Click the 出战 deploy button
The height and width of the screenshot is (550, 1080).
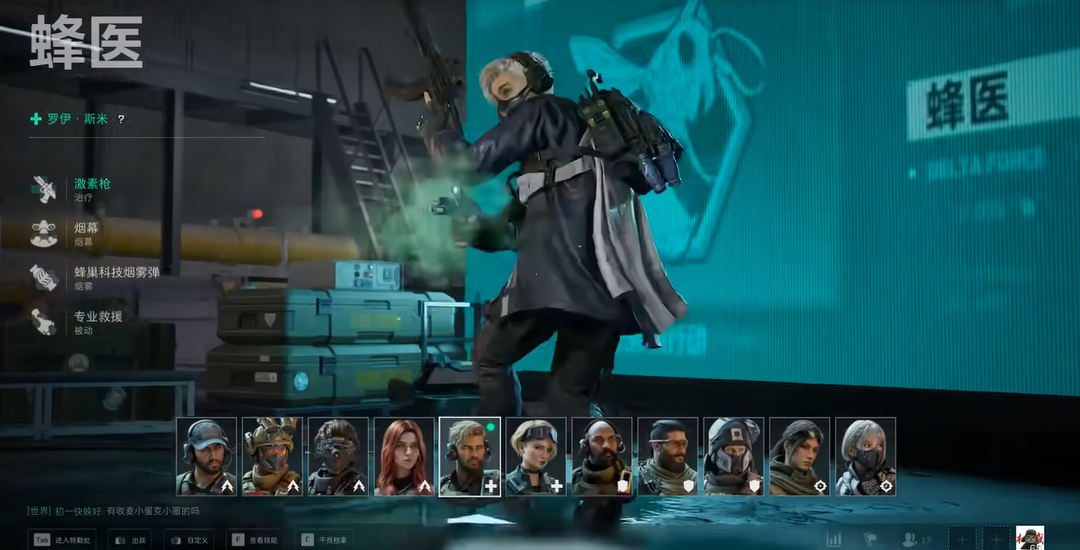(x=131, y=539)
